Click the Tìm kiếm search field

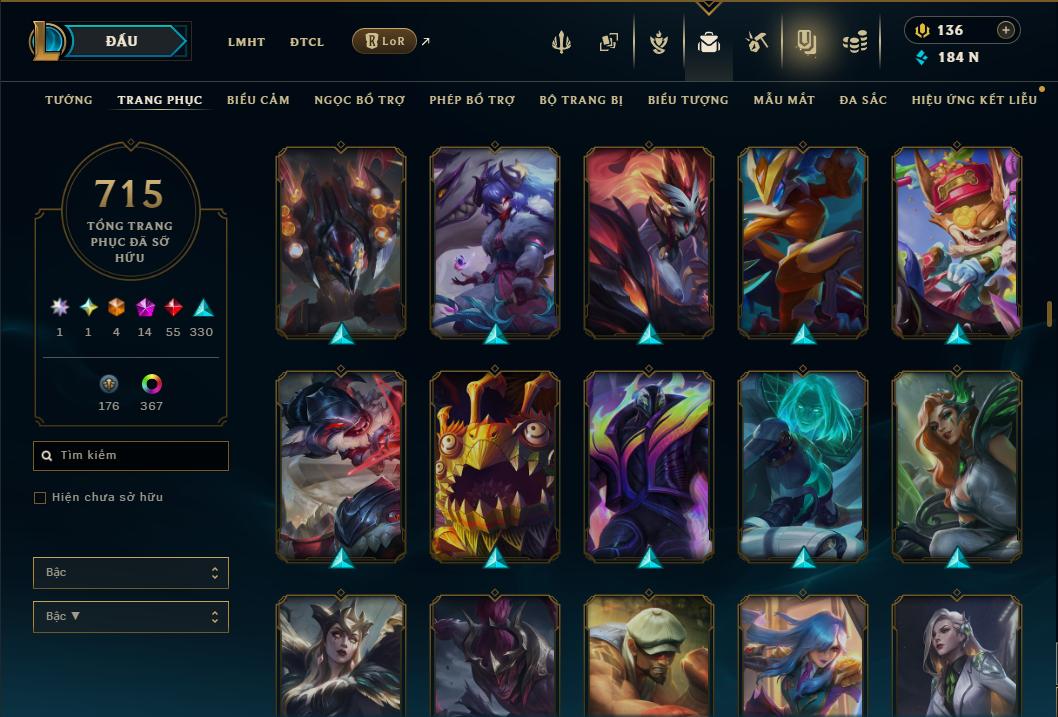131,456
